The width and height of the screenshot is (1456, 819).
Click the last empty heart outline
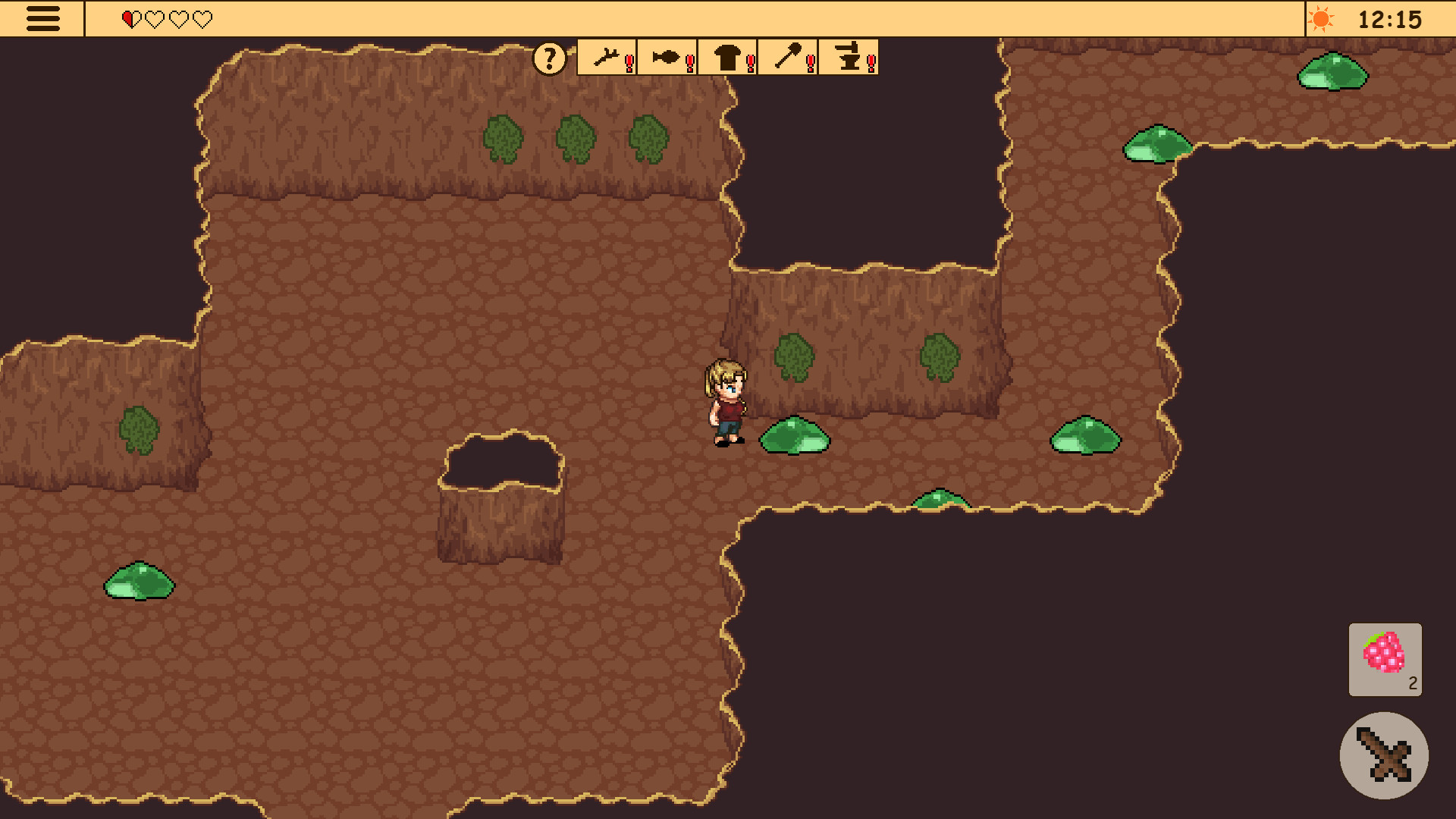point(202,17)
